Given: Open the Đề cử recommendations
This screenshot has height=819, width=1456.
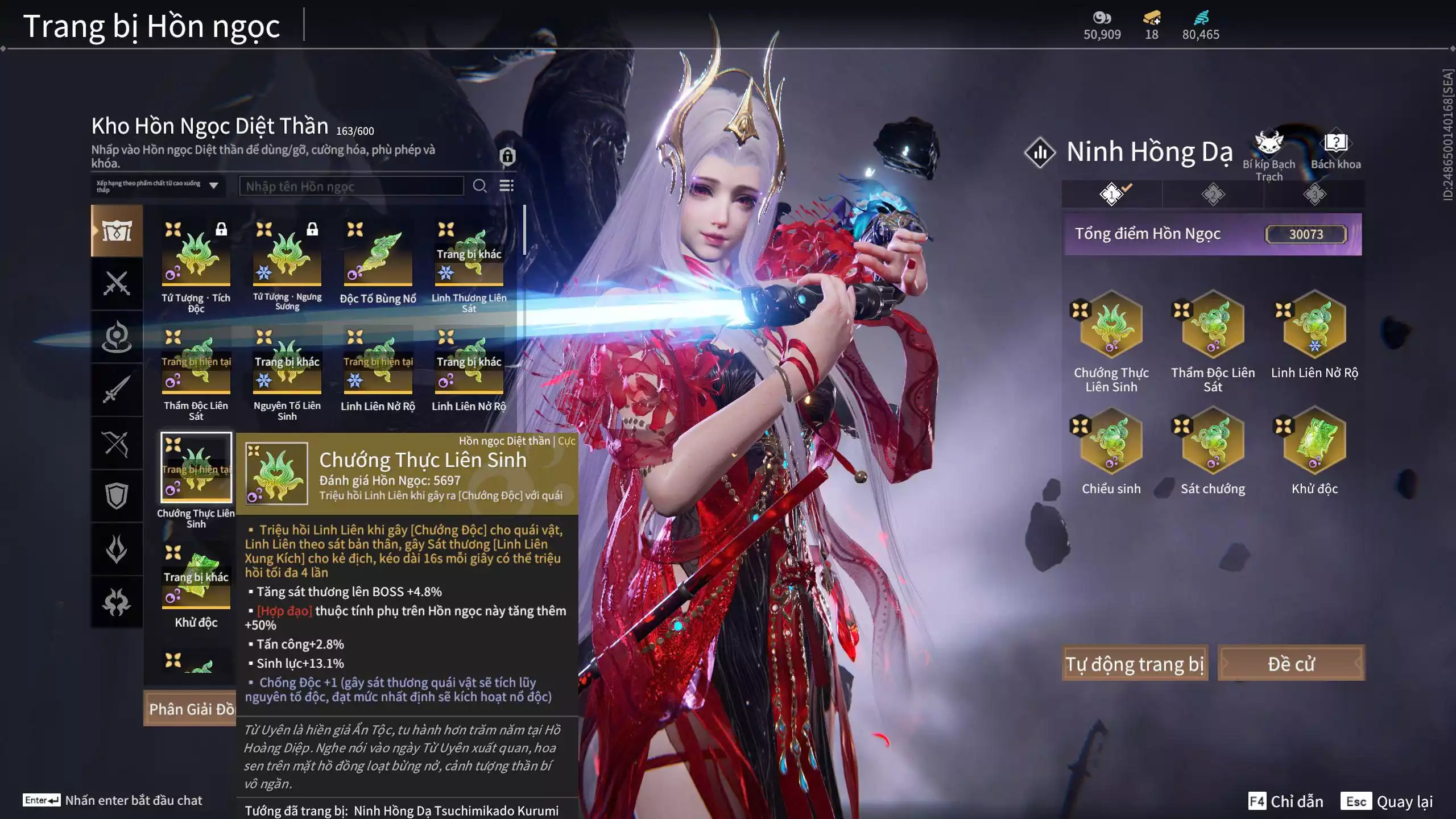Looking at the screenshot, I should pos(1290,663).
